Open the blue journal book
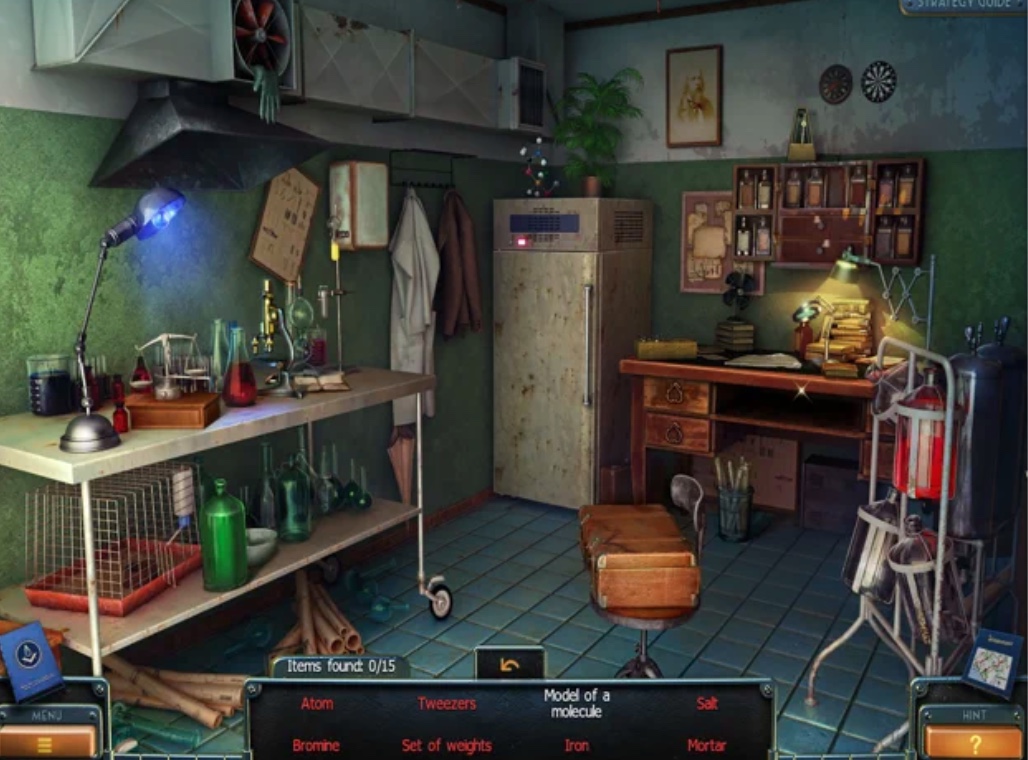 coord(29,658)
